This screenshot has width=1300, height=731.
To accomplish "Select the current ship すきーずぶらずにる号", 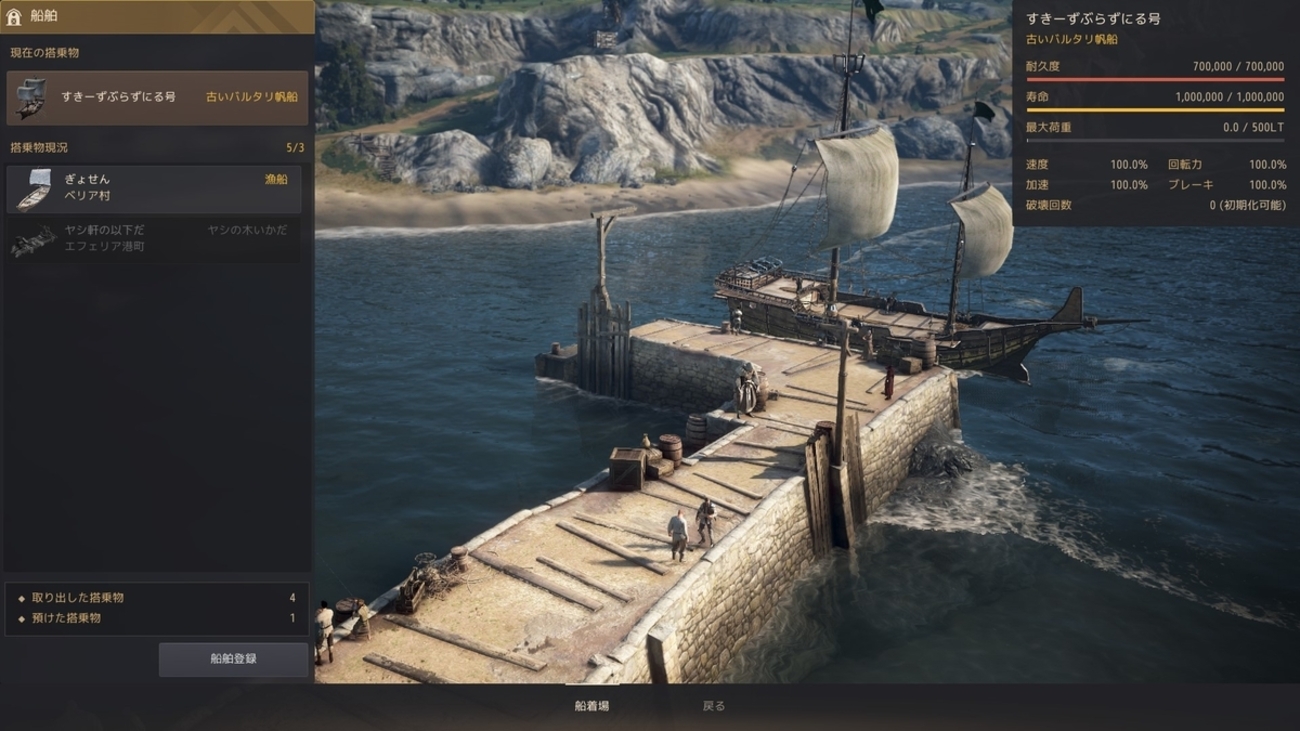I will point(157,97).
